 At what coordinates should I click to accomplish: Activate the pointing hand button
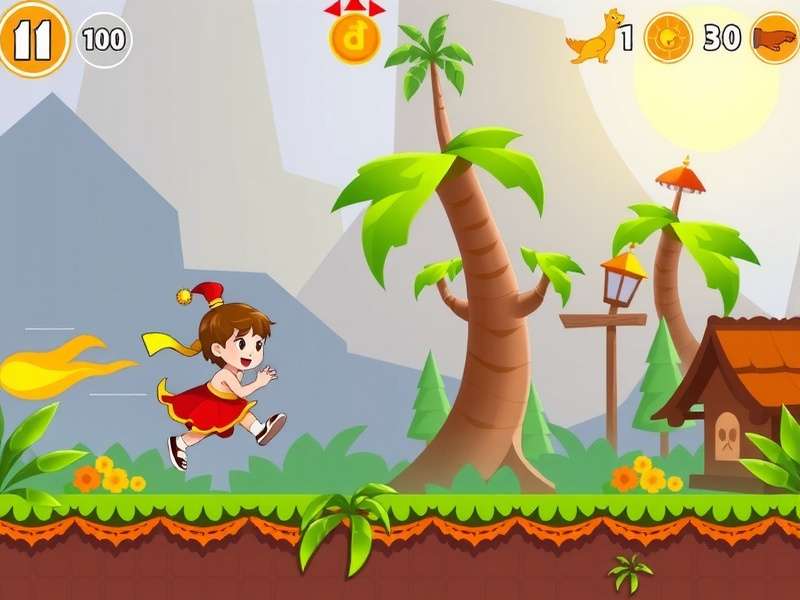coord(775,38)
